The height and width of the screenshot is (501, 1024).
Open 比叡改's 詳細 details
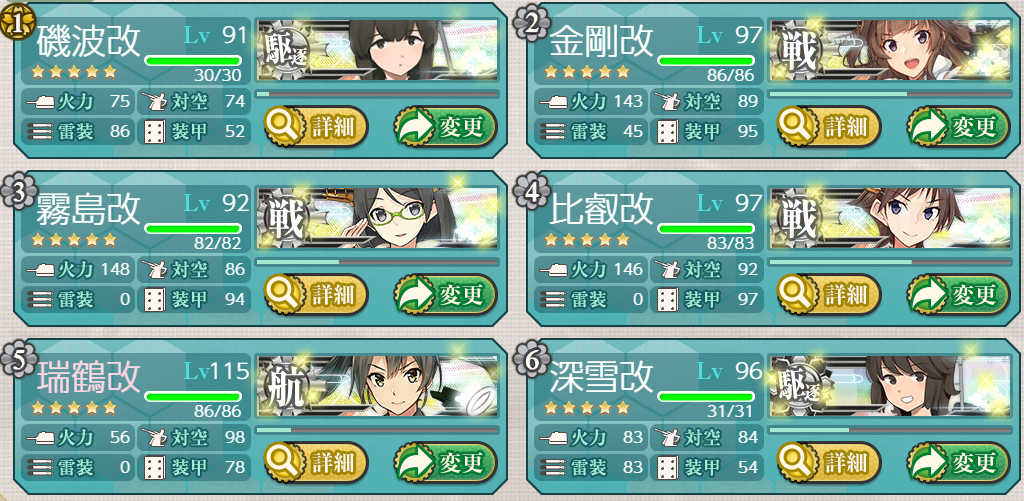point(828,294)
